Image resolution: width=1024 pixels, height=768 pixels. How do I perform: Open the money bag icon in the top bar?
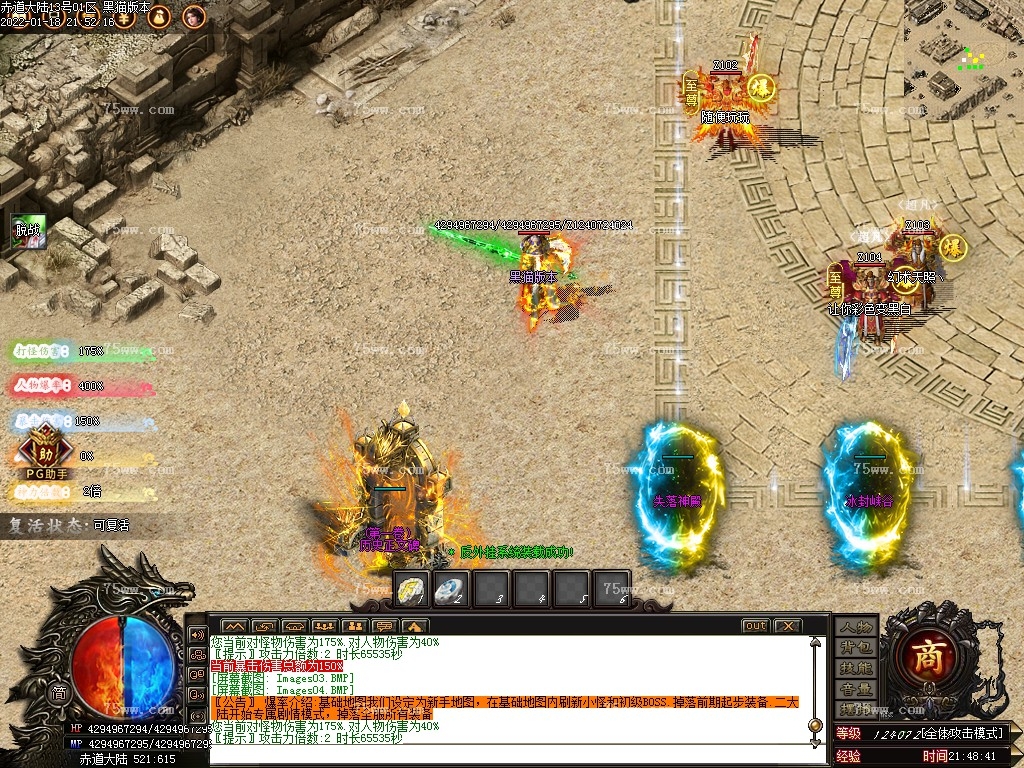(160, 17)
